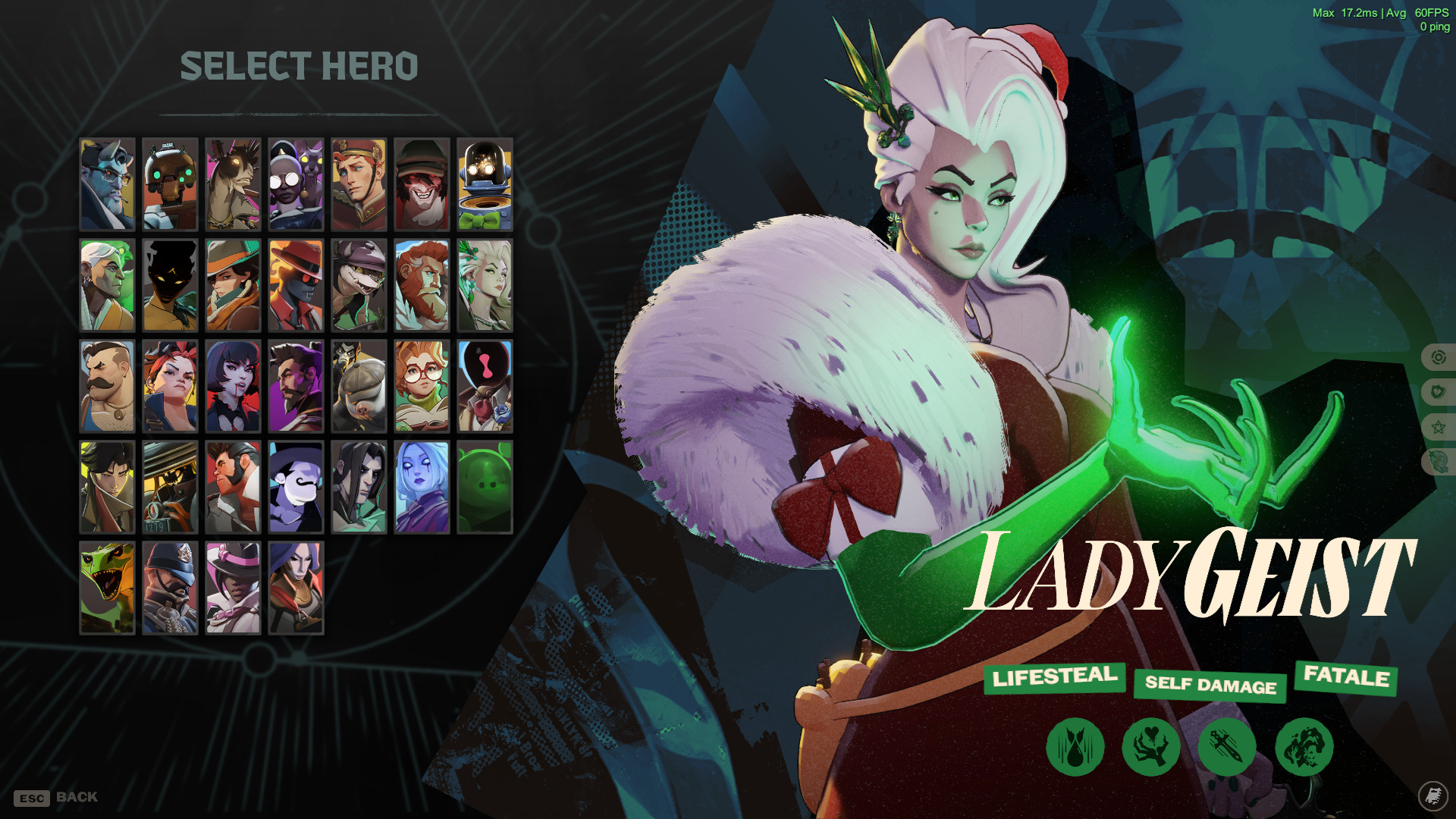Viewport: 1456px width, 819px height.
Task: Pick the green-haired hero Vindicta's portrait
Action: pyautogui.click(x=486, y=284)
